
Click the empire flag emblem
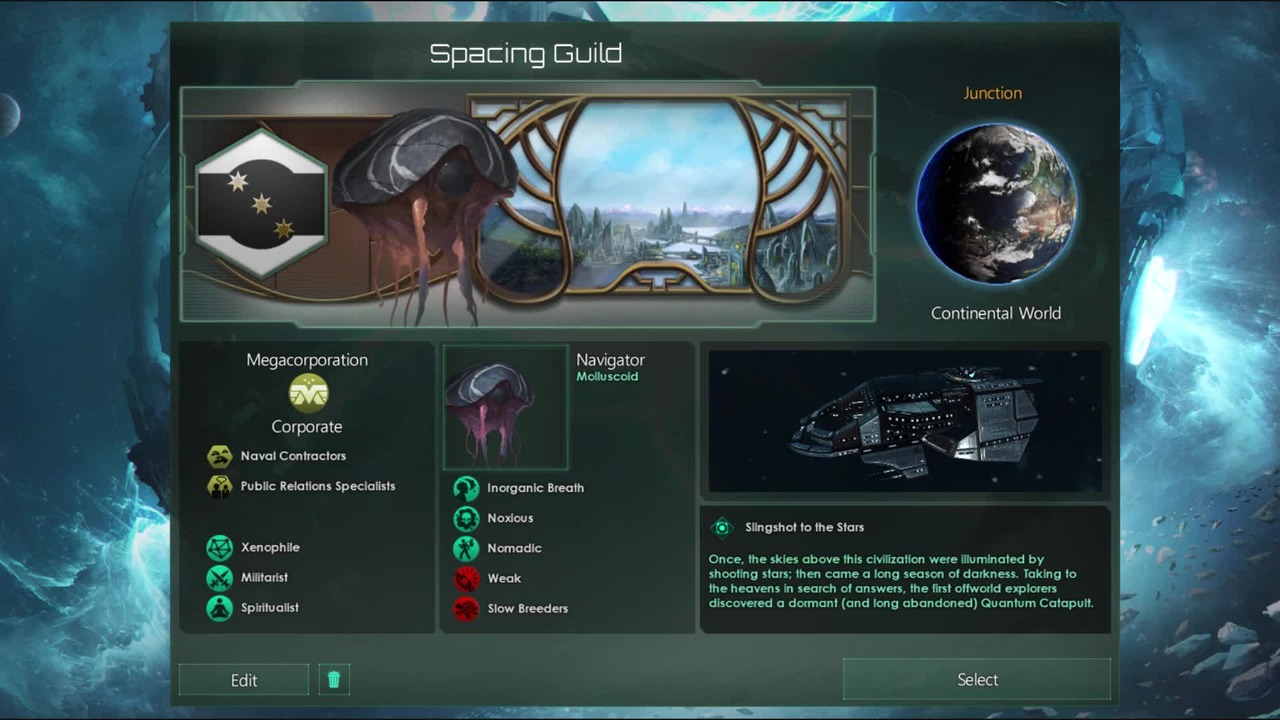coord(262,204)
